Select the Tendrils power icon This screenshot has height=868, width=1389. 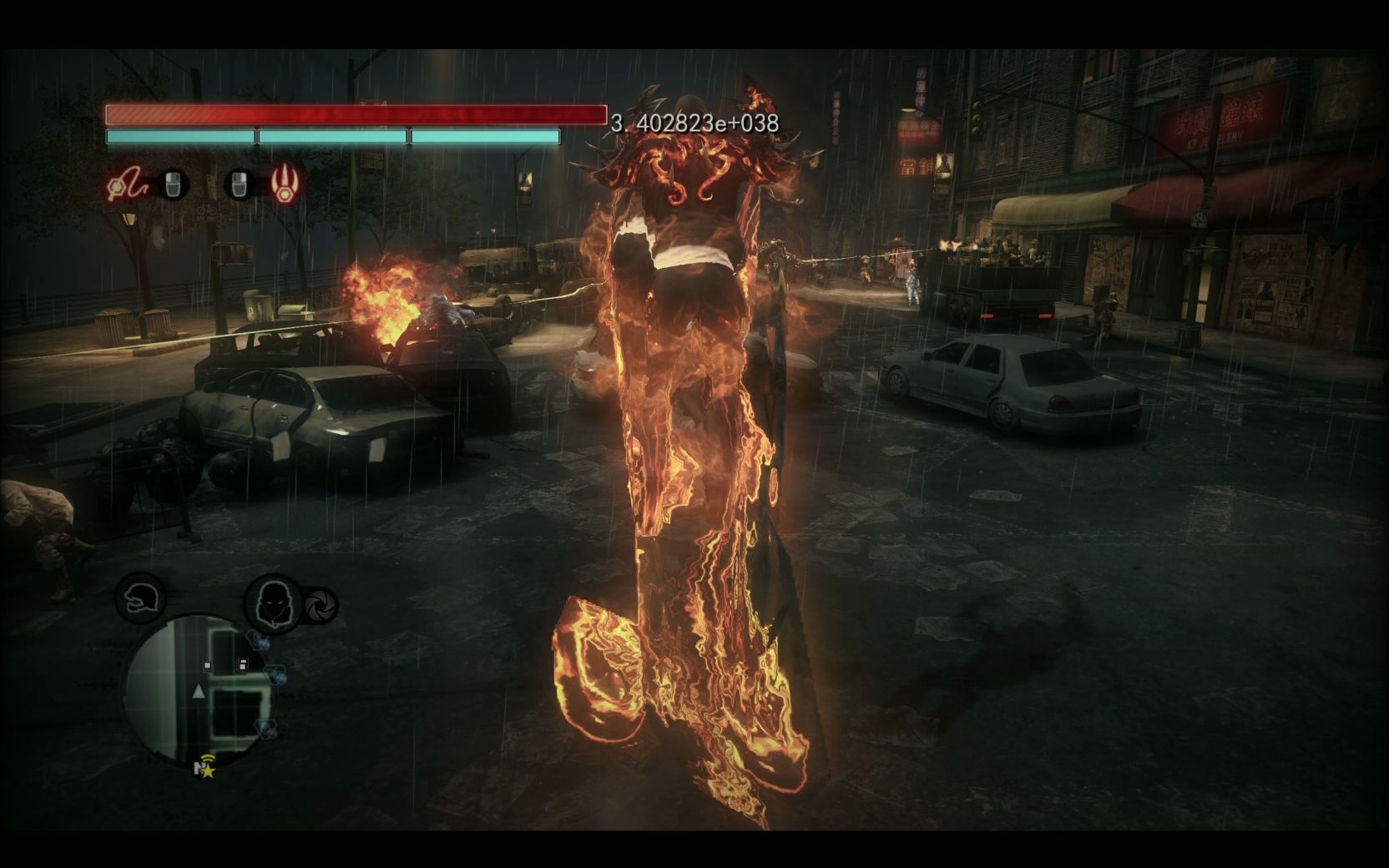point(124,184)
